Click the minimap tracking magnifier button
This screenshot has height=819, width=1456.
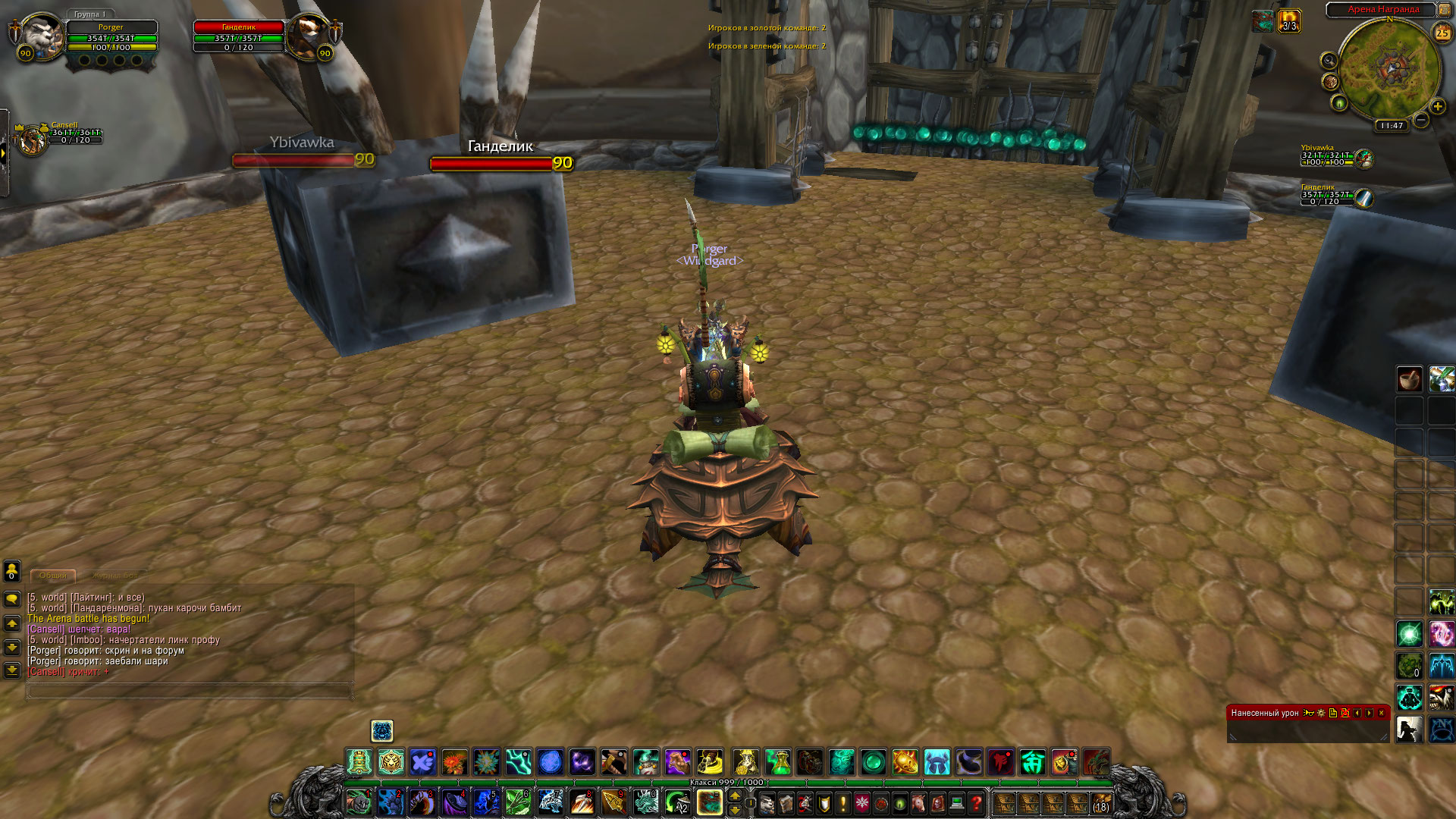pyautogui.click(x=1329, y=61)
